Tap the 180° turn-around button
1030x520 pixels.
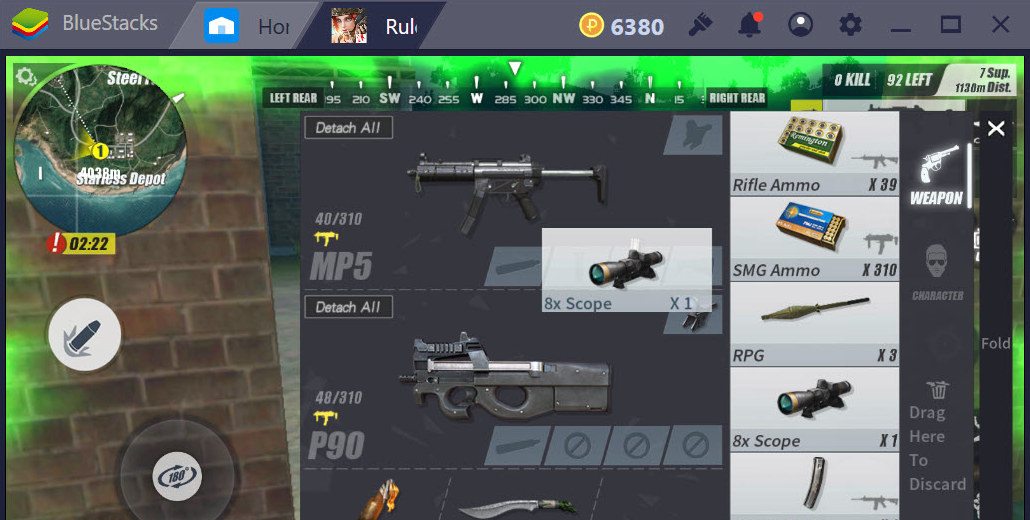(x=176, y=476)
